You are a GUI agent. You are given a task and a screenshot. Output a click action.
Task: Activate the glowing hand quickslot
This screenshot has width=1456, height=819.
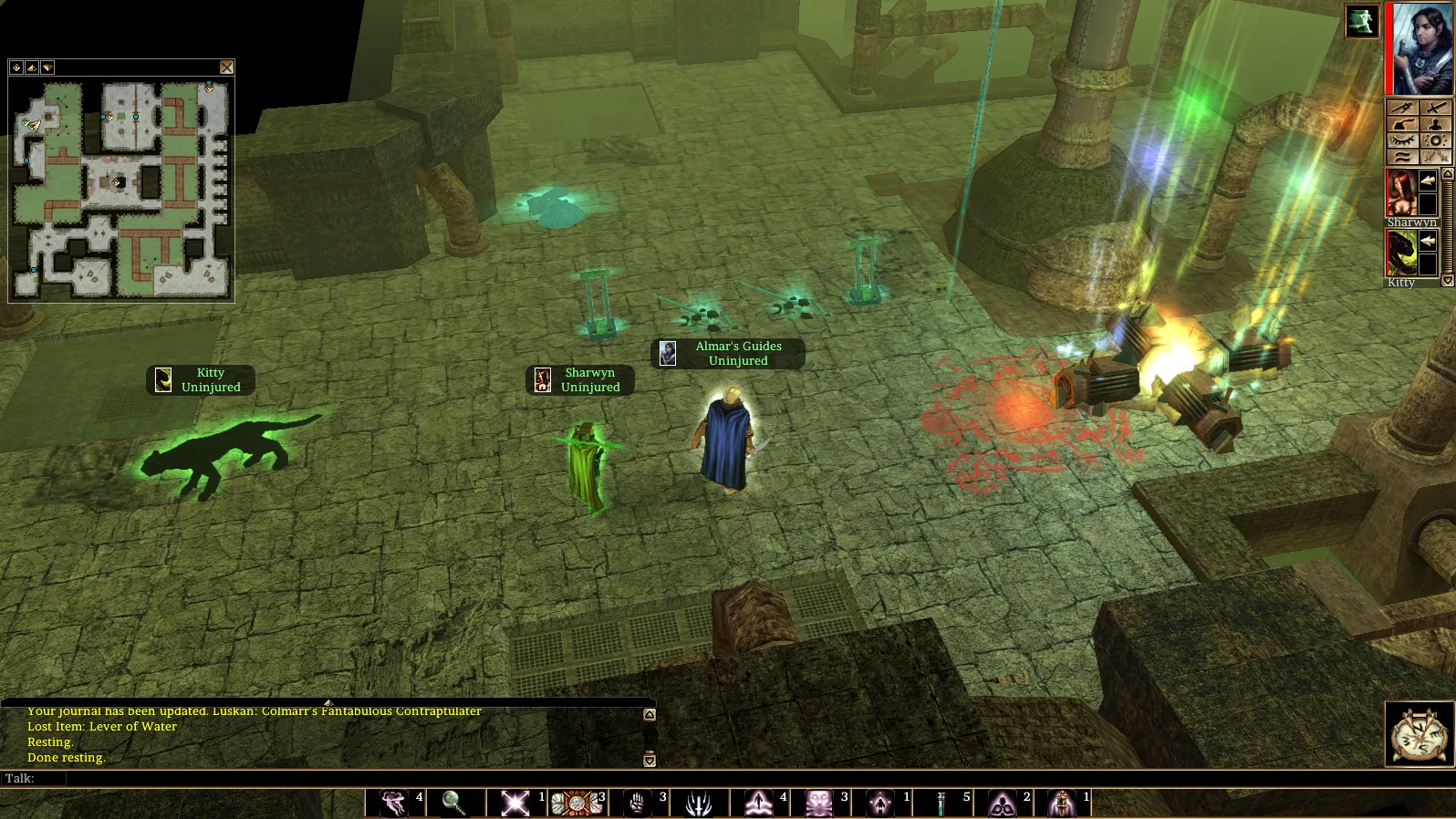pyautogui.click(x=637, y=803)
